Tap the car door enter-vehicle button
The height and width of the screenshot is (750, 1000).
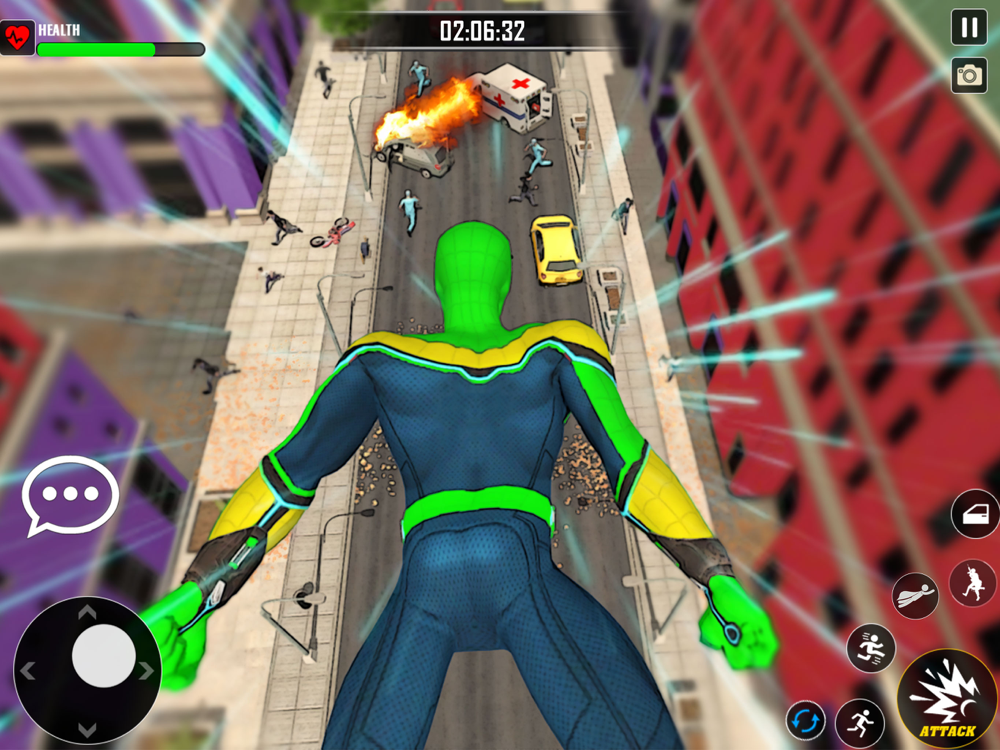tap(975, 515)
